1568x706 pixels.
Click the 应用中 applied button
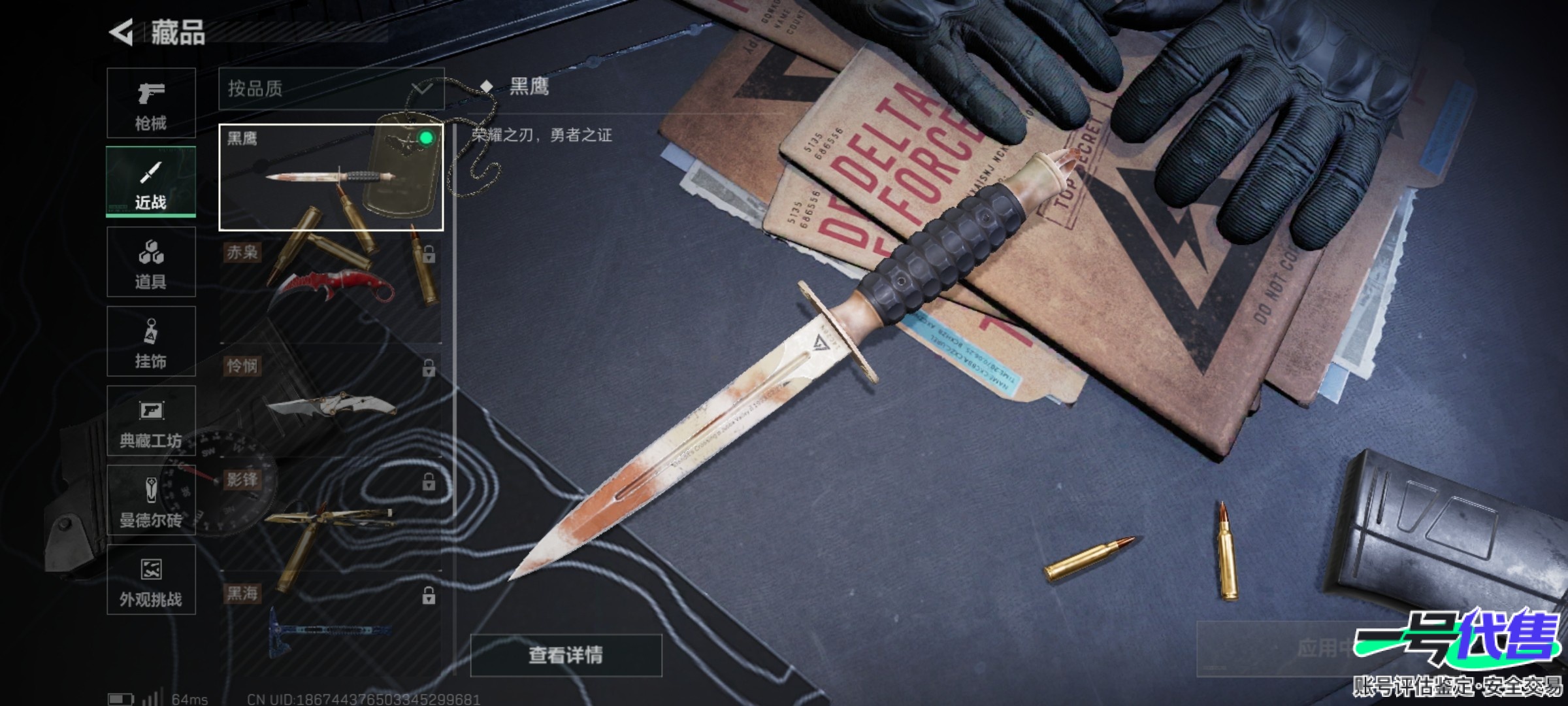[1320, 648]
